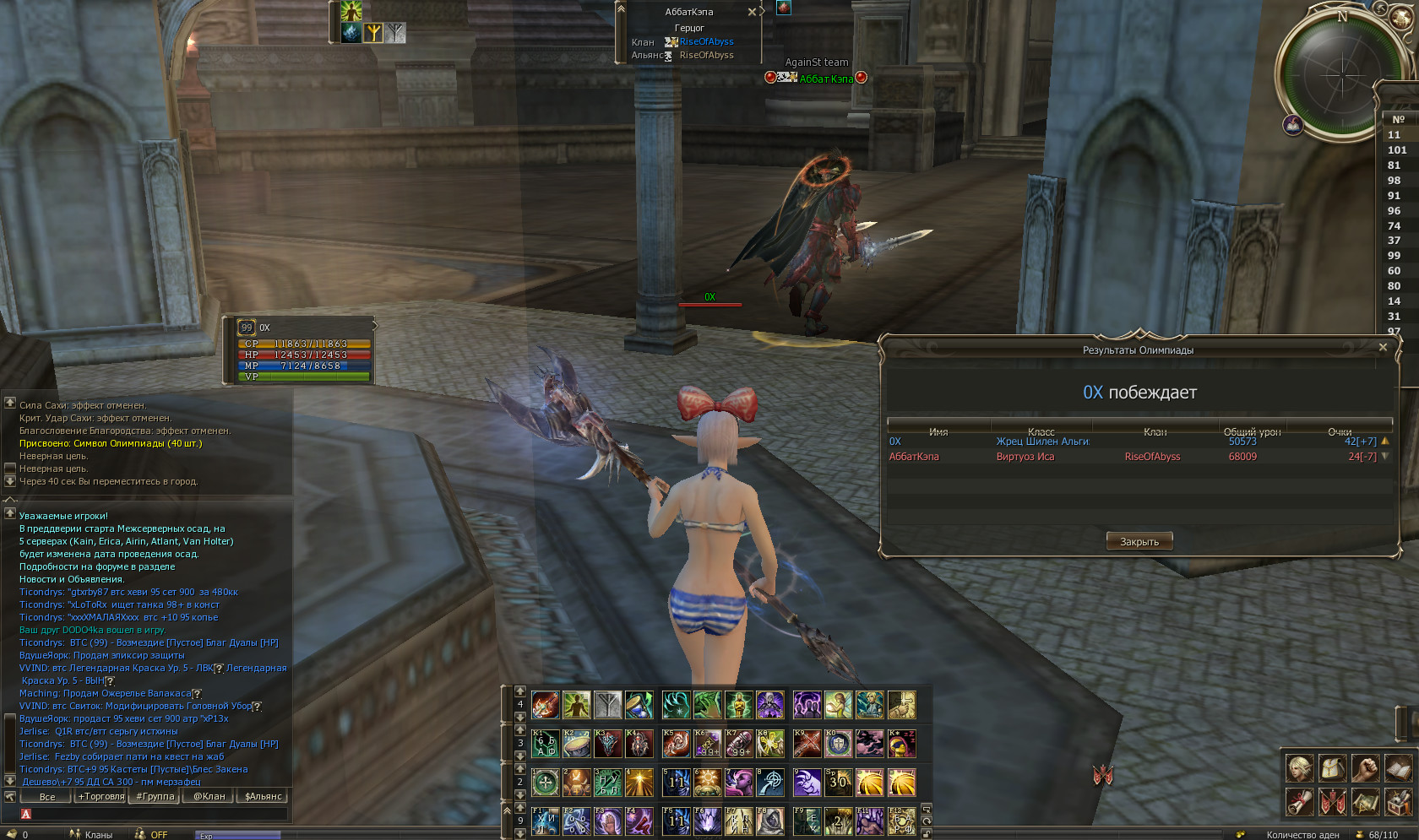Open the skills book icon
This screenshot has width=1419, height=840.
1398,768
